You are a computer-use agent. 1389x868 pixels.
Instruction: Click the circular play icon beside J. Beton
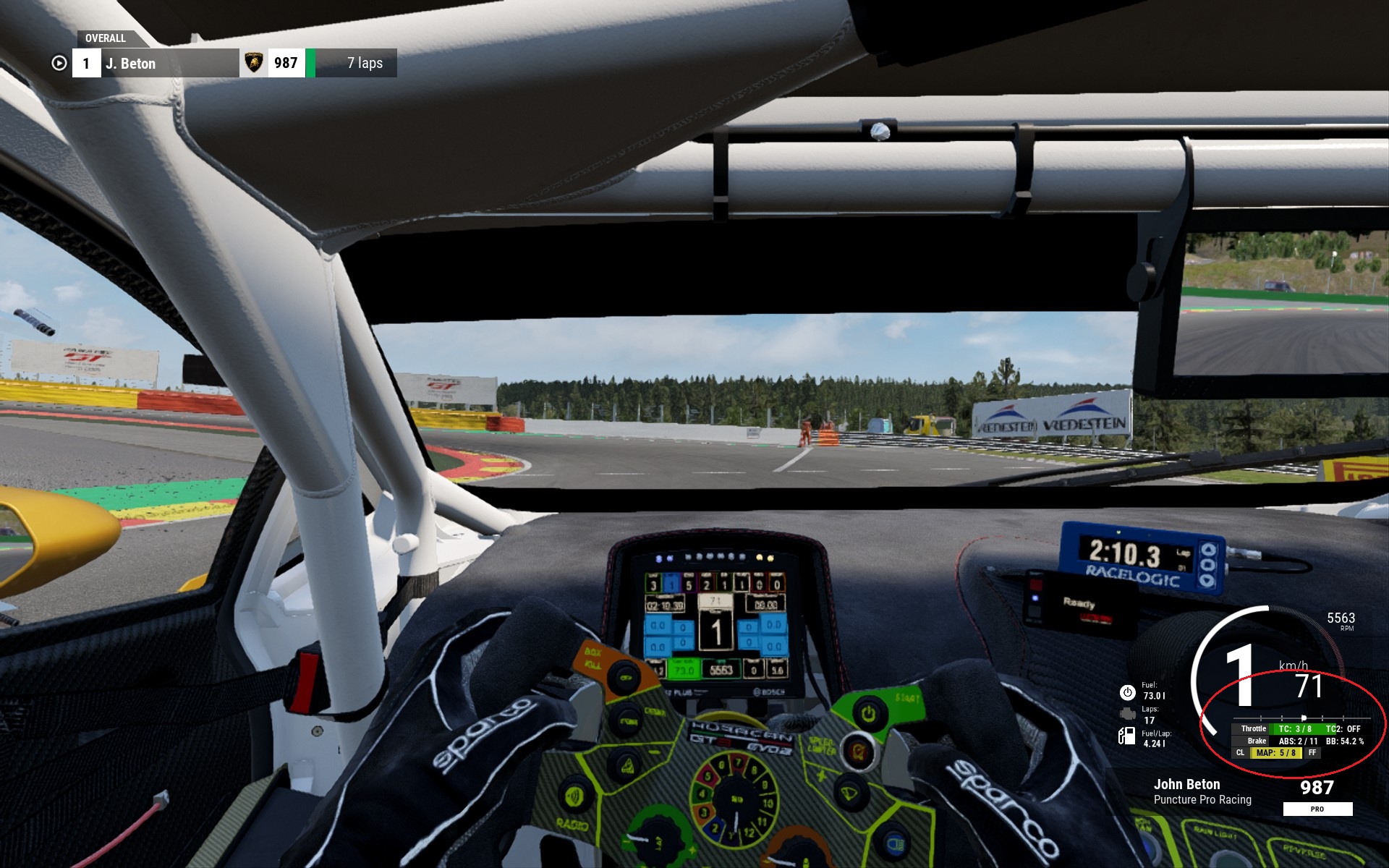click(59, 64)
